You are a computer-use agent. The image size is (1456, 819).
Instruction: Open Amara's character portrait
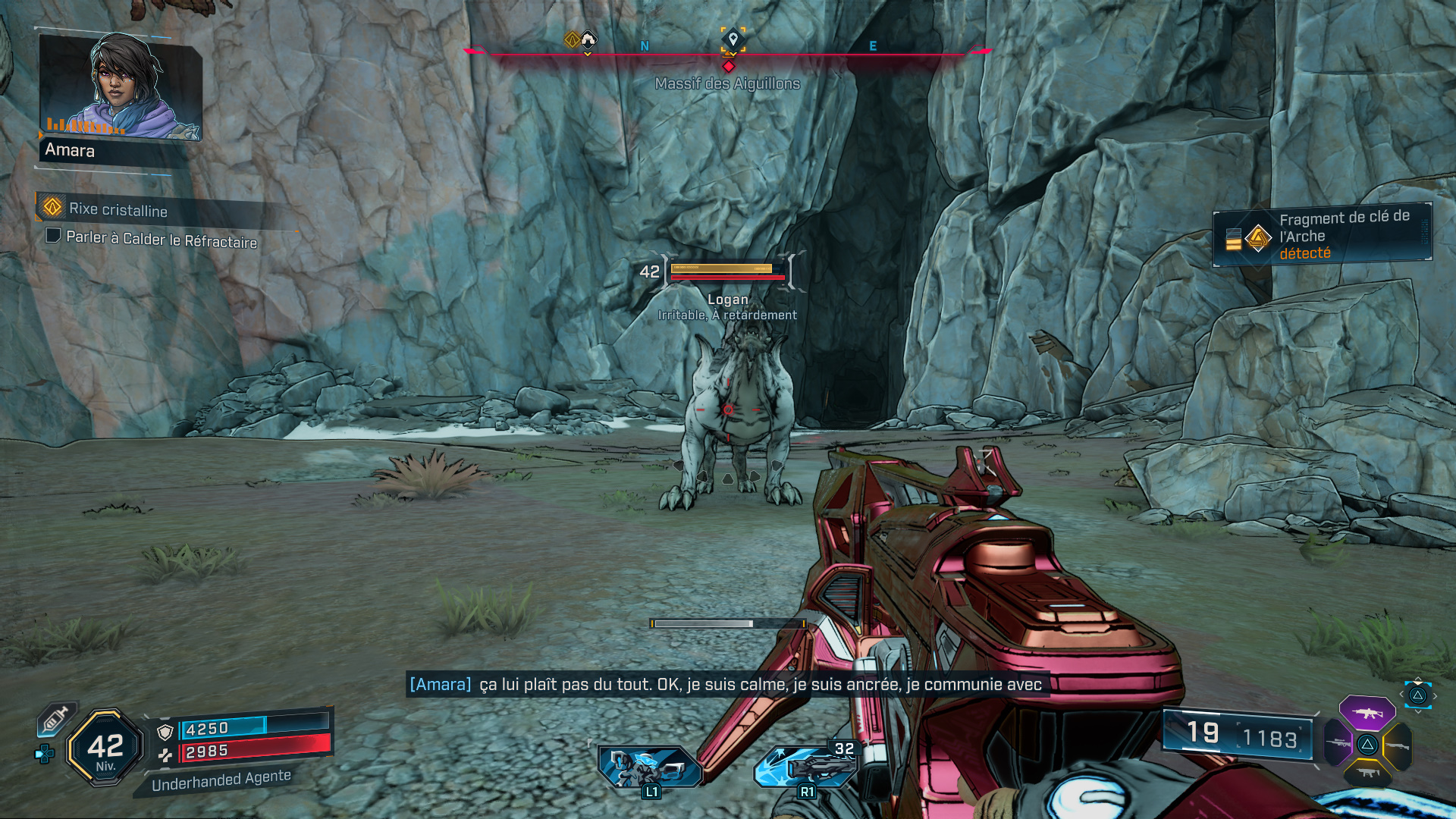coord(120,86)
